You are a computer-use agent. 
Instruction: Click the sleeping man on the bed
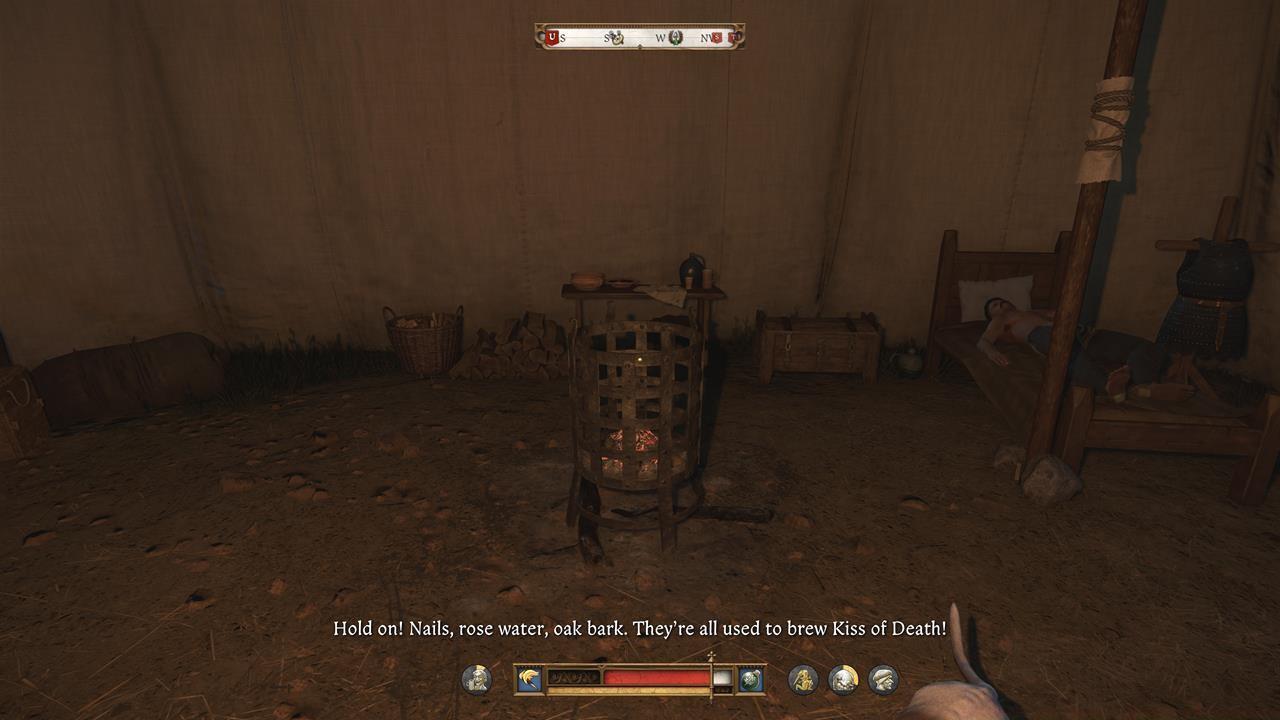pyautogui.click(x=1010, y=320)
